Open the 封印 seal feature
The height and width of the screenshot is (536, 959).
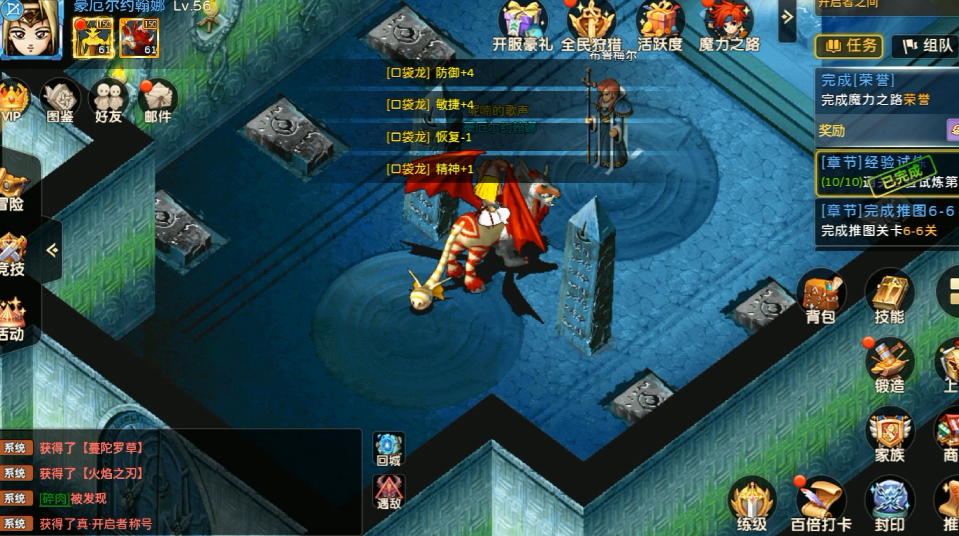tap(888, 503)
